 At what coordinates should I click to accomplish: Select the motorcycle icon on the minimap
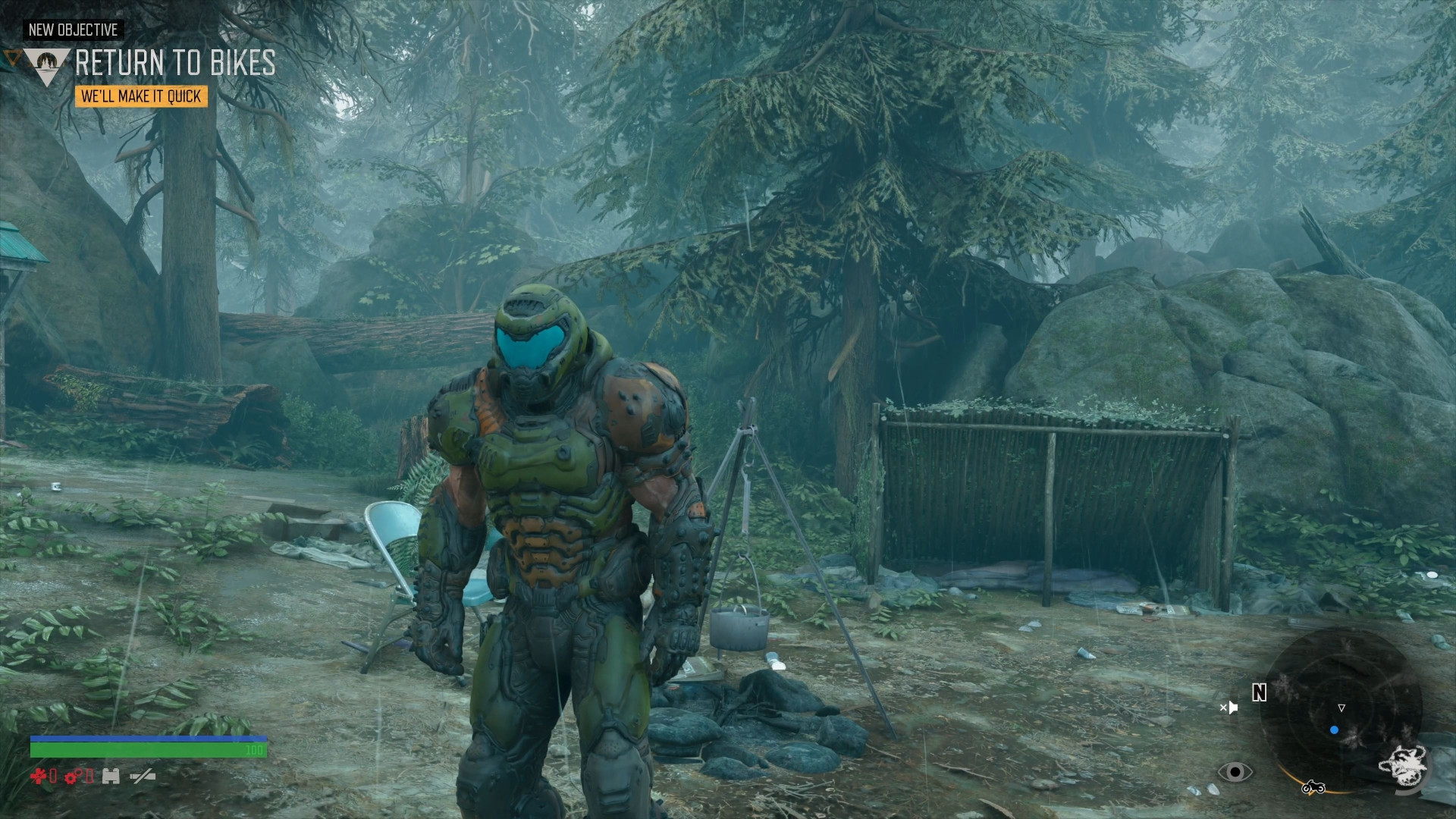click(x=1313, y=789)
